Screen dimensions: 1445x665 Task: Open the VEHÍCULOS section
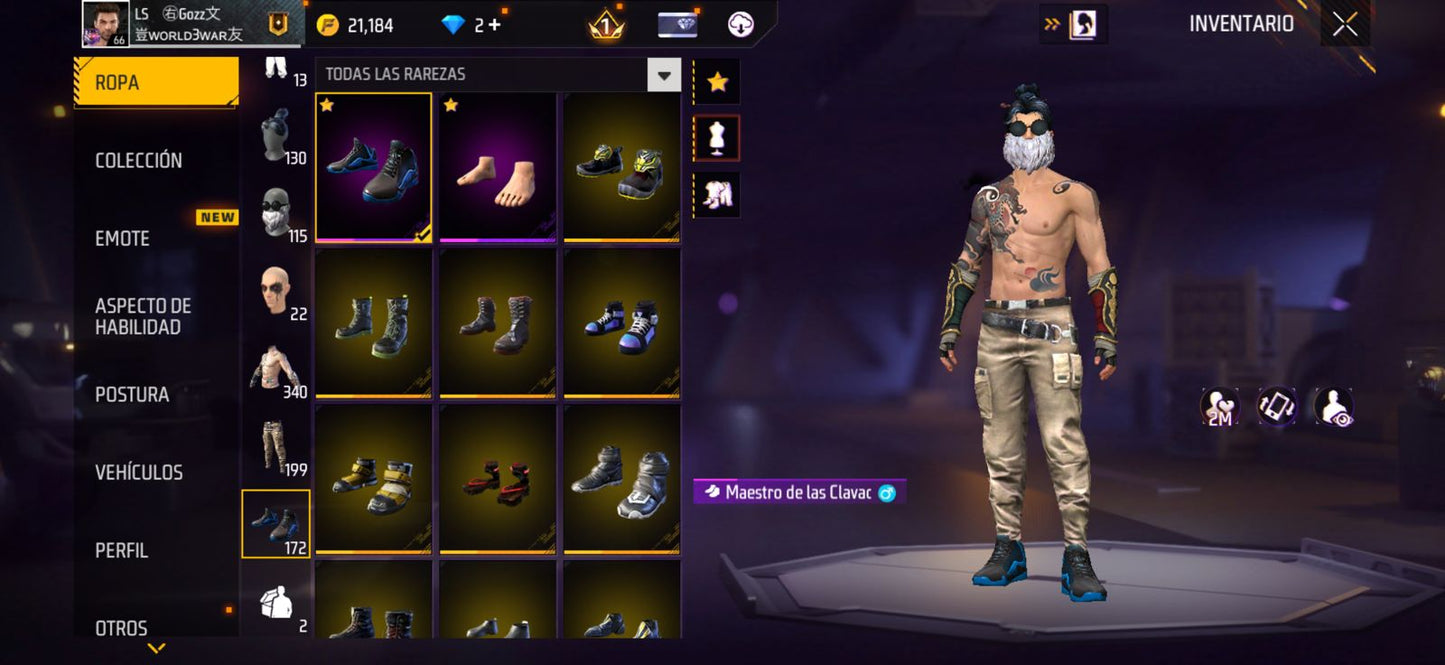click(x=138, y=472)
